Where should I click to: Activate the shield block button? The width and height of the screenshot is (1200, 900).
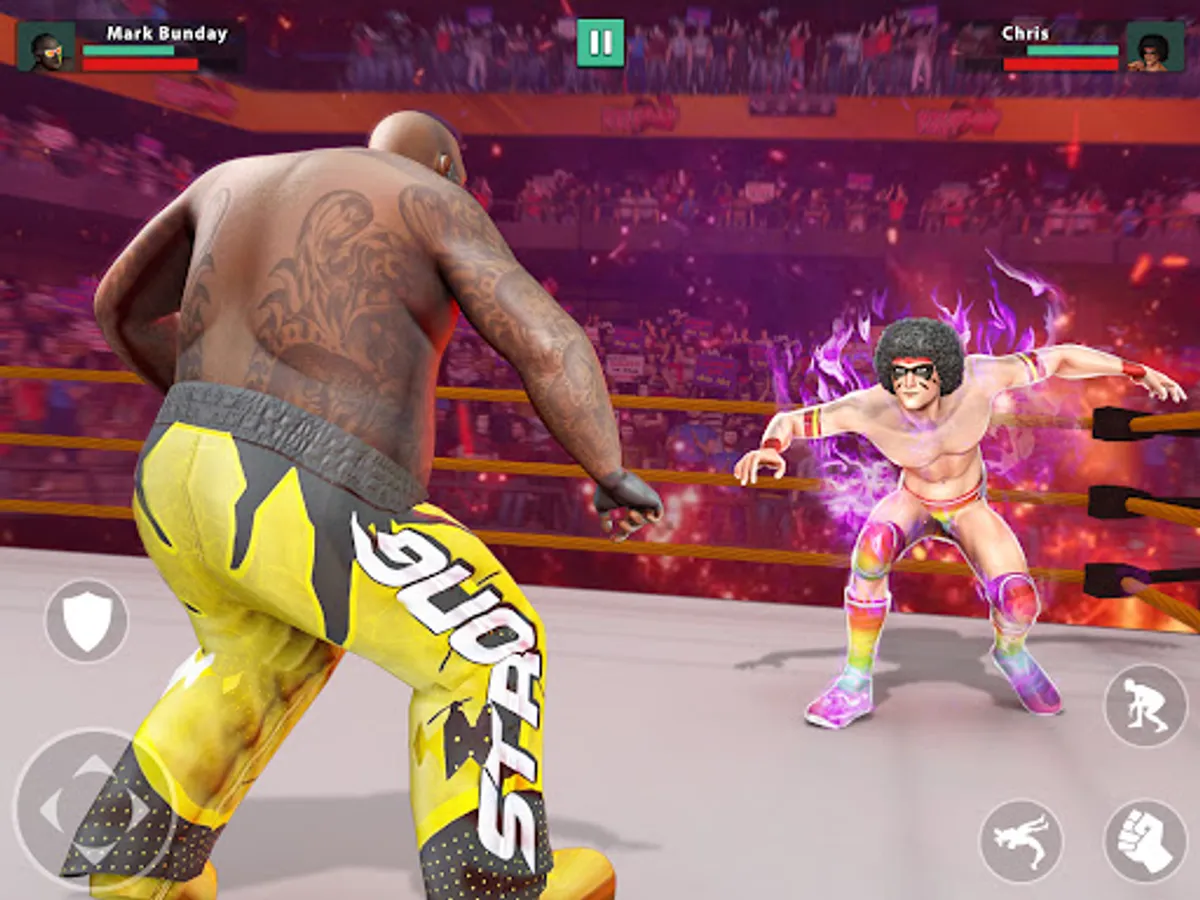point(87,621)
